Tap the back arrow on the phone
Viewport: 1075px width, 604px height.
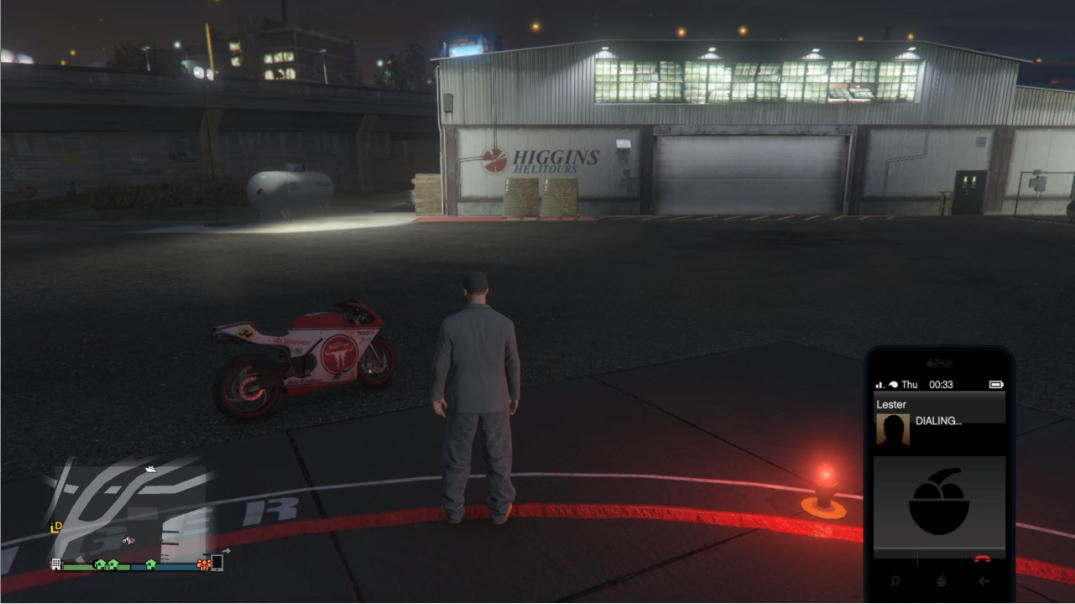pos(984,581)
